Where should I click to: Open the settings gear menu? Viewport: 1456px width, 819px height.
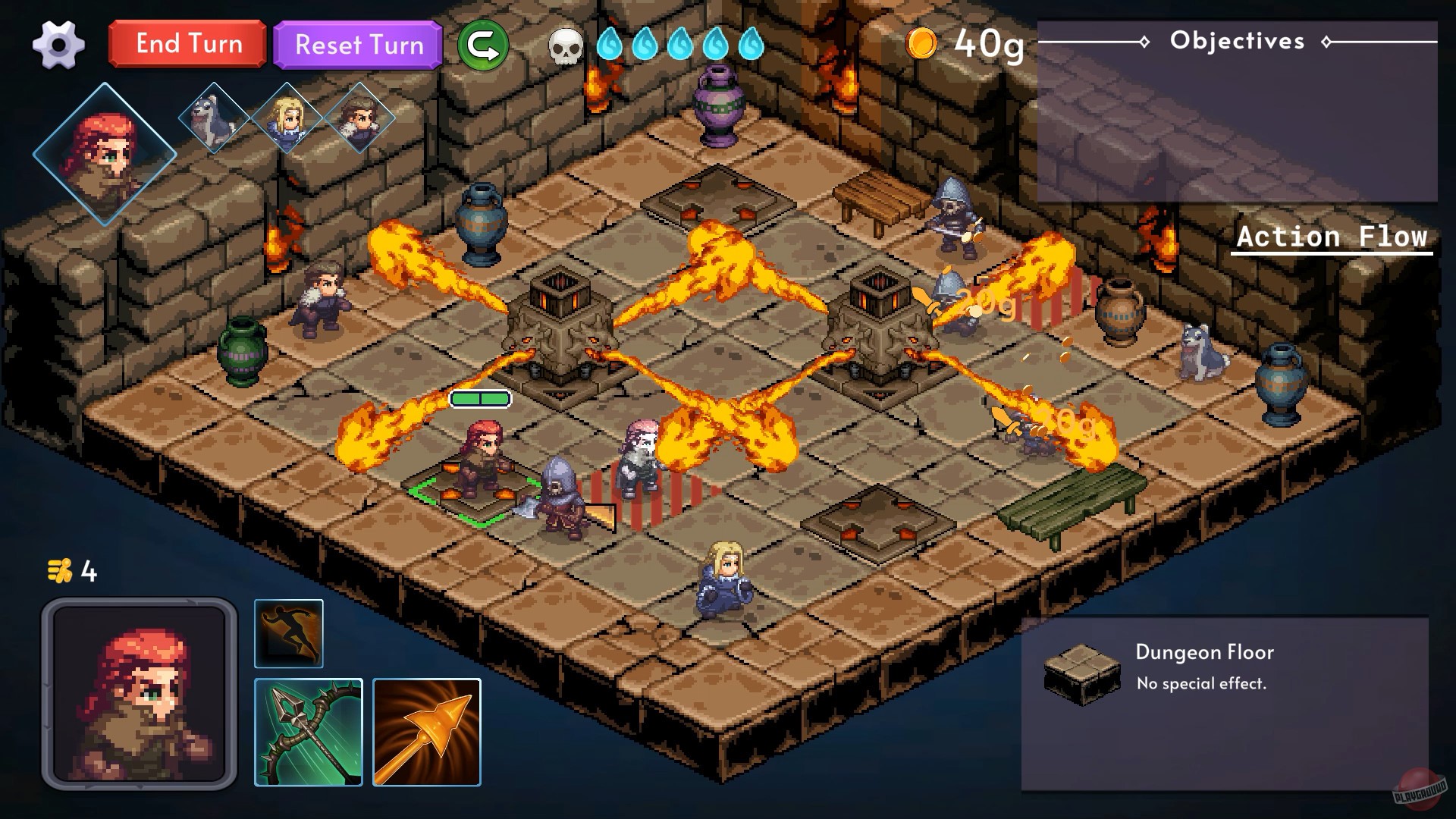59,45
